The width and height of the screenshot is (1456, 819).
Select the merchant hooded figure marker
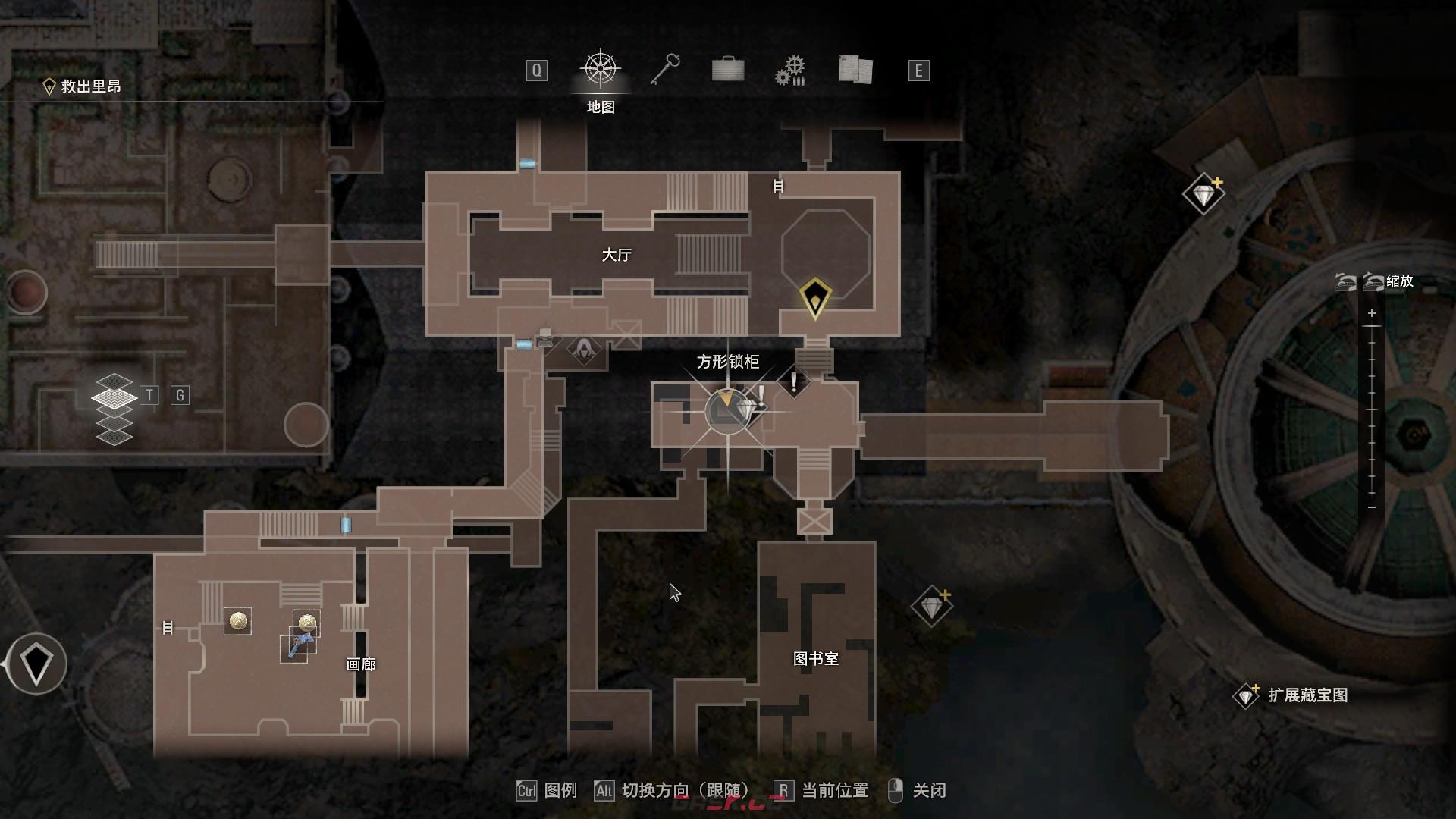point(583,349)
